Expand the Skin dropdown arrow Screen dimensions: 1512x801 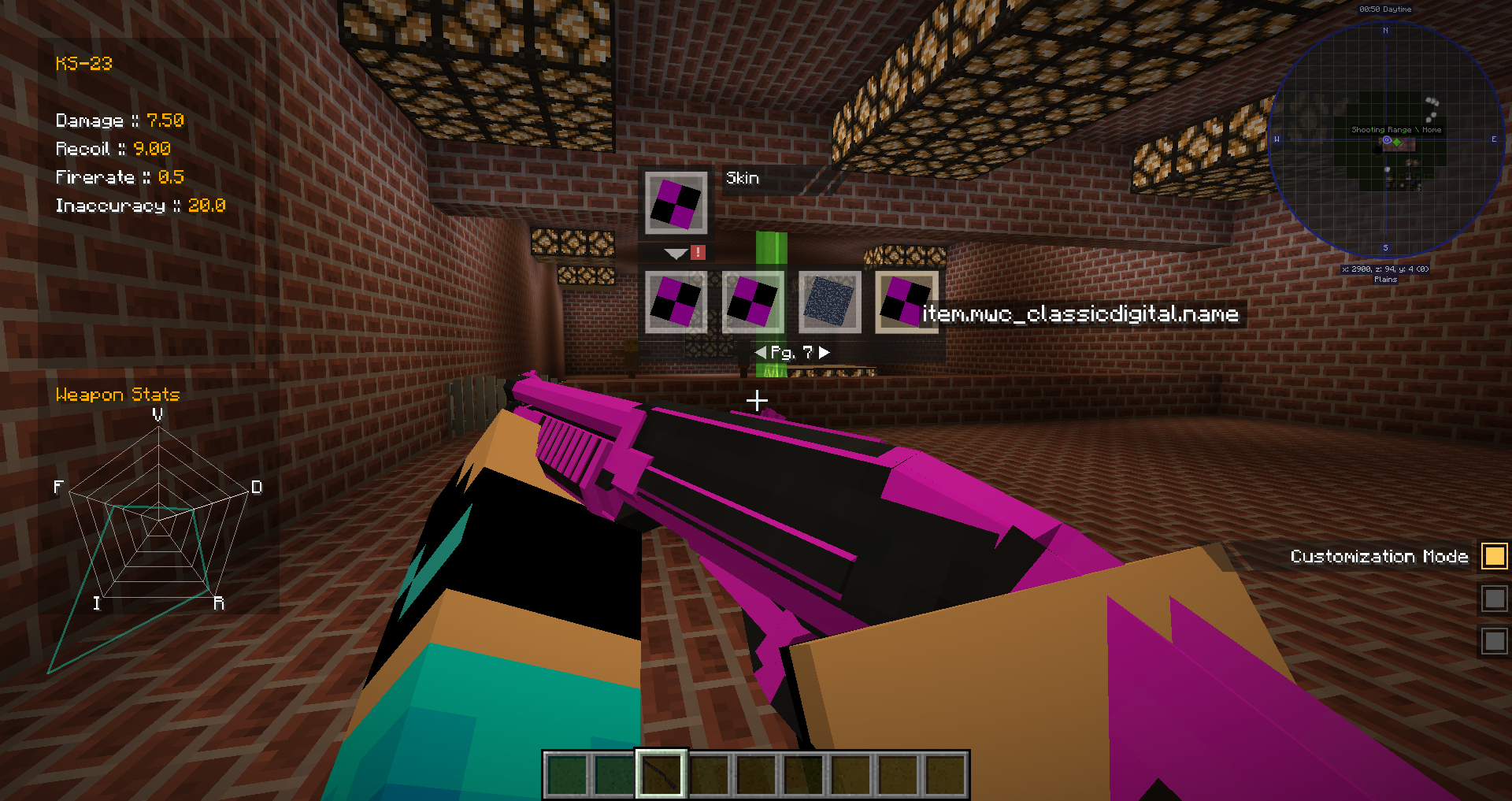[x=673, y=254]
